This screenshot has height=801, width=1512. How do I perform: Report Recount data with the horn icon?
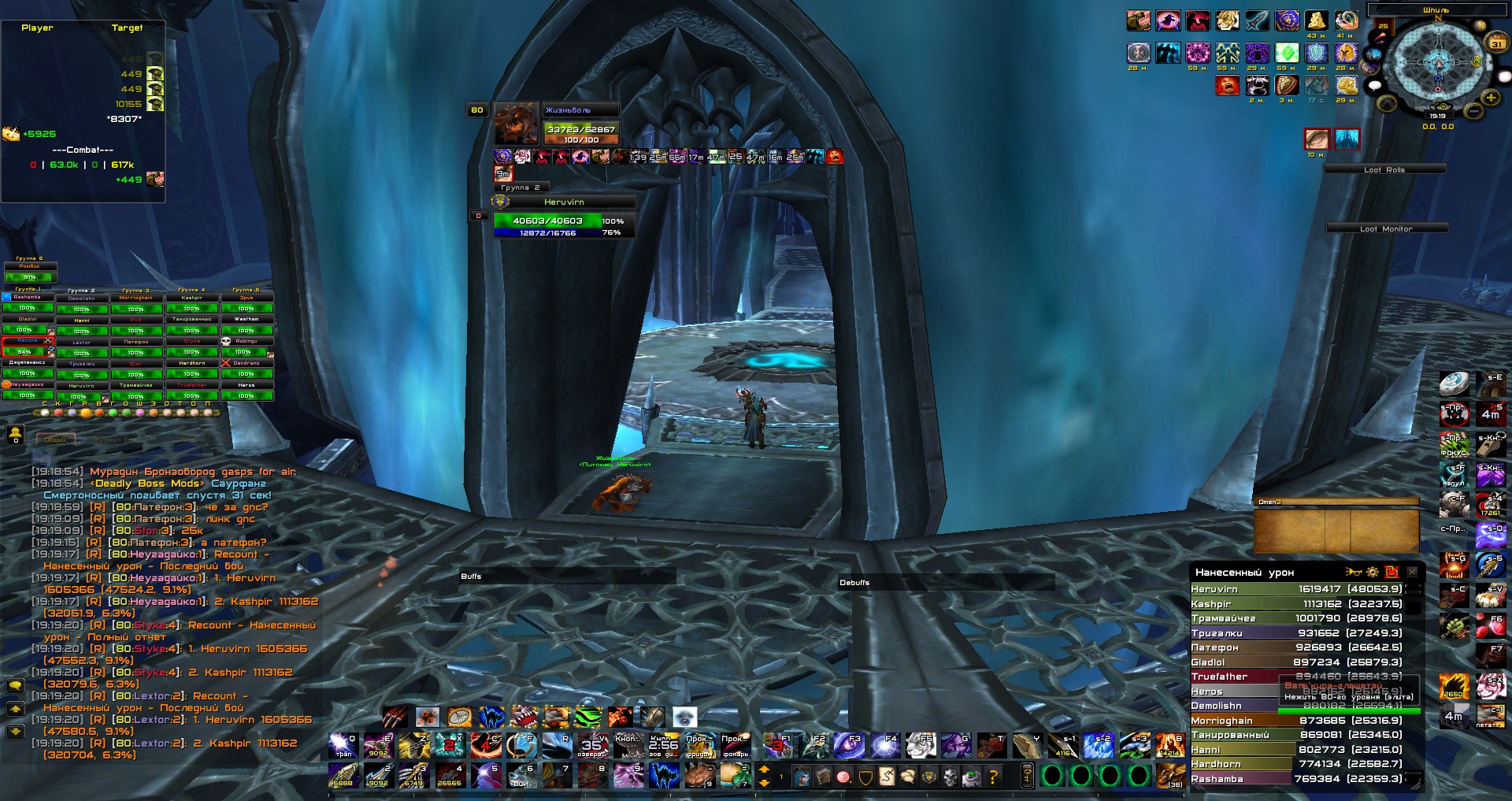tap(1354, 573)
